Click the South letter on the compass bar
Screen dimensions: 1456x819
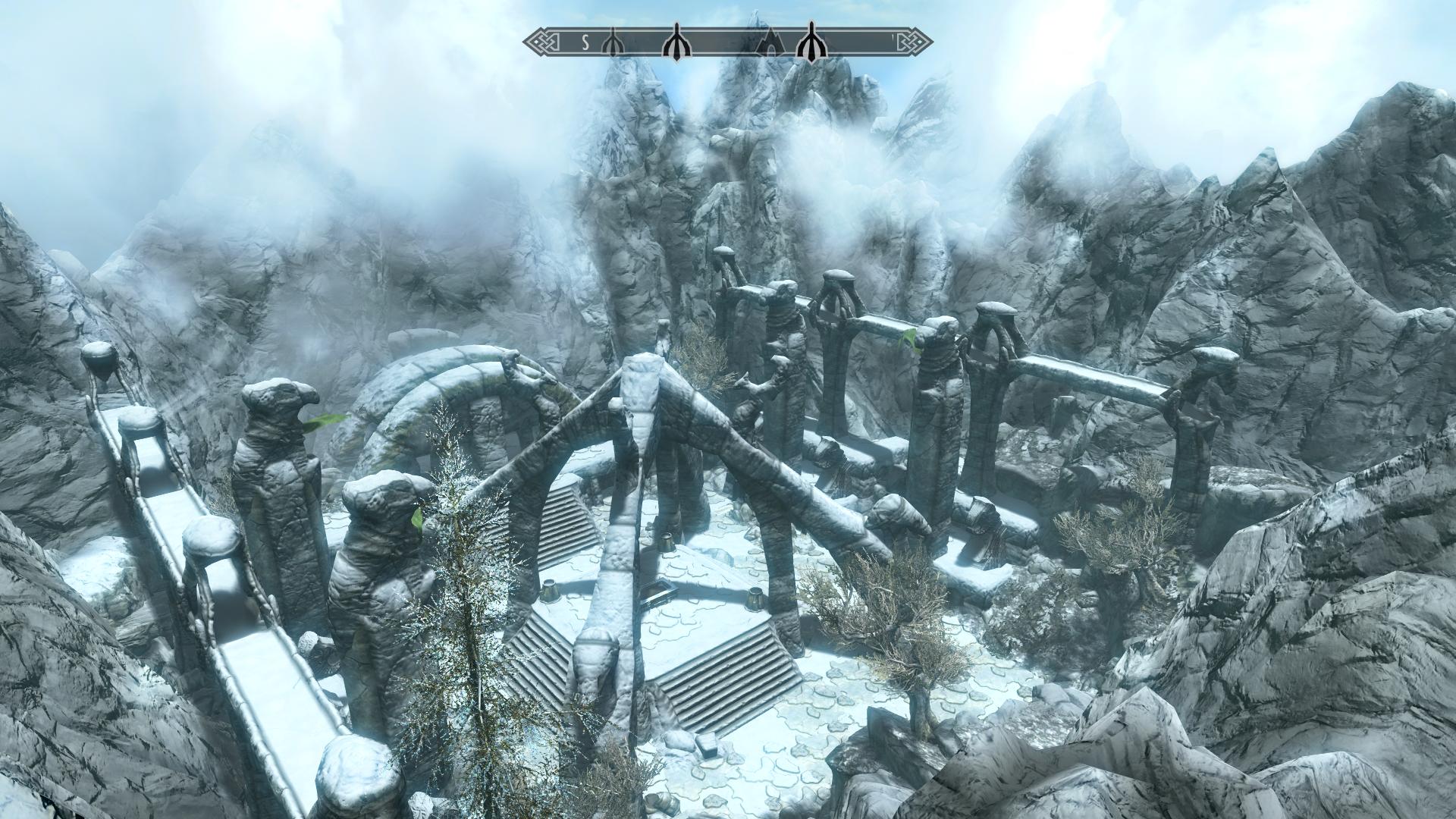[x=585, y=43]
